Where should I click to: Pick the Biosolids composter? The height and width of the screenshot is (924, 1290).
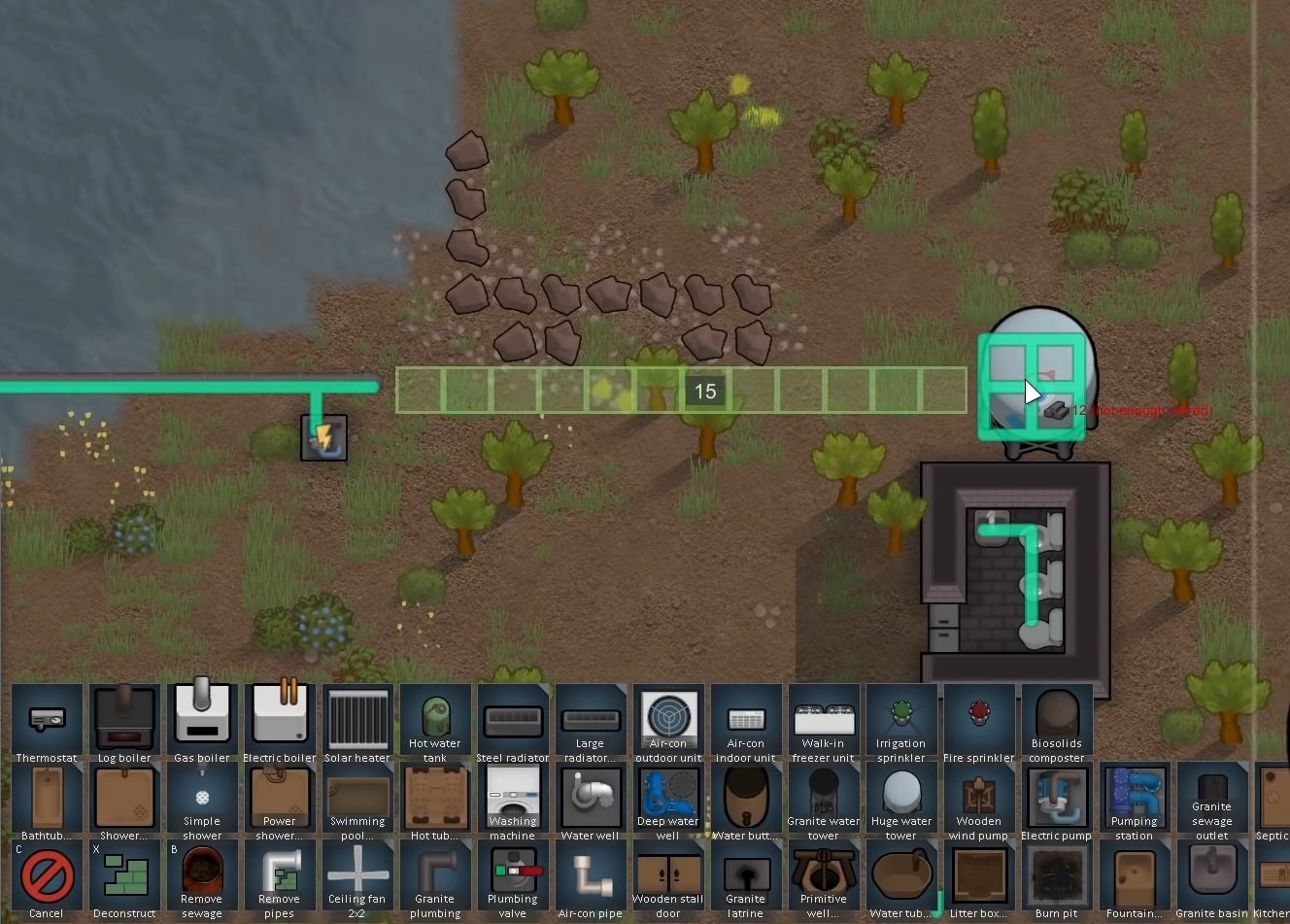pyautogui.click(x=1057, y=719)
